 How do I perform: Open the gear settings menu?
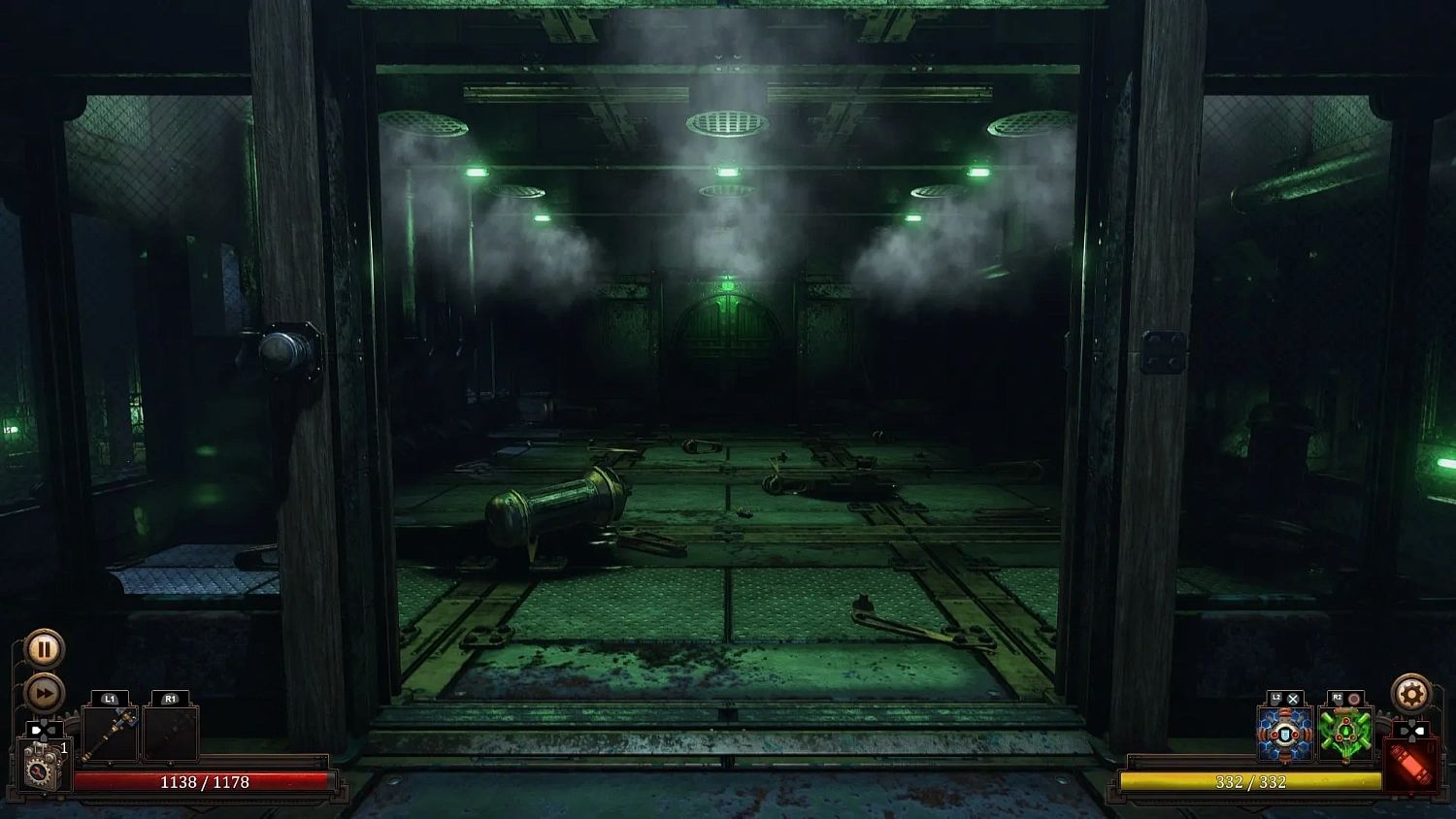click(x=1412, y=693)
